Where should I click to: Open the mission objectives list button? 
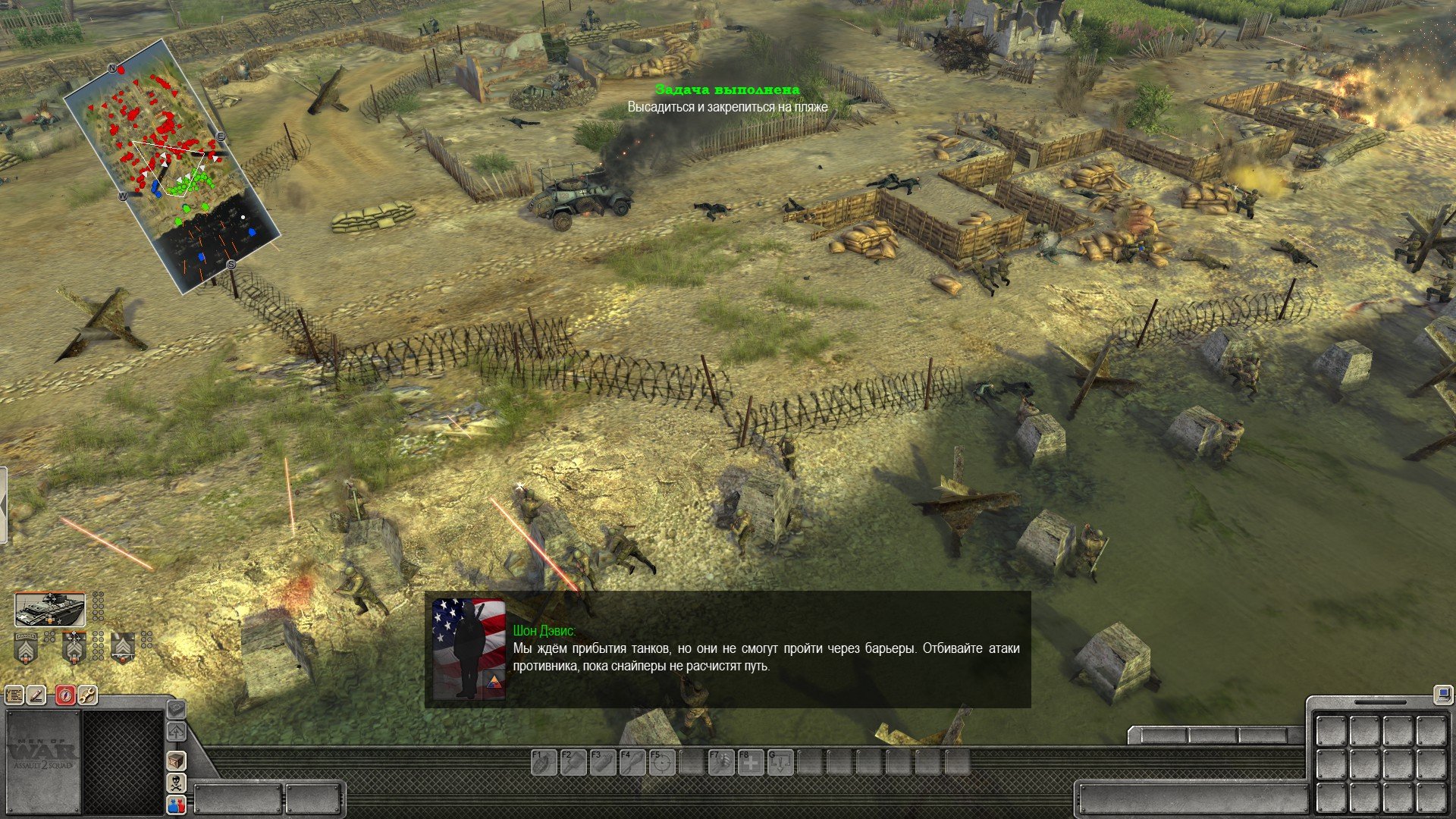click(x=14, y=695)
